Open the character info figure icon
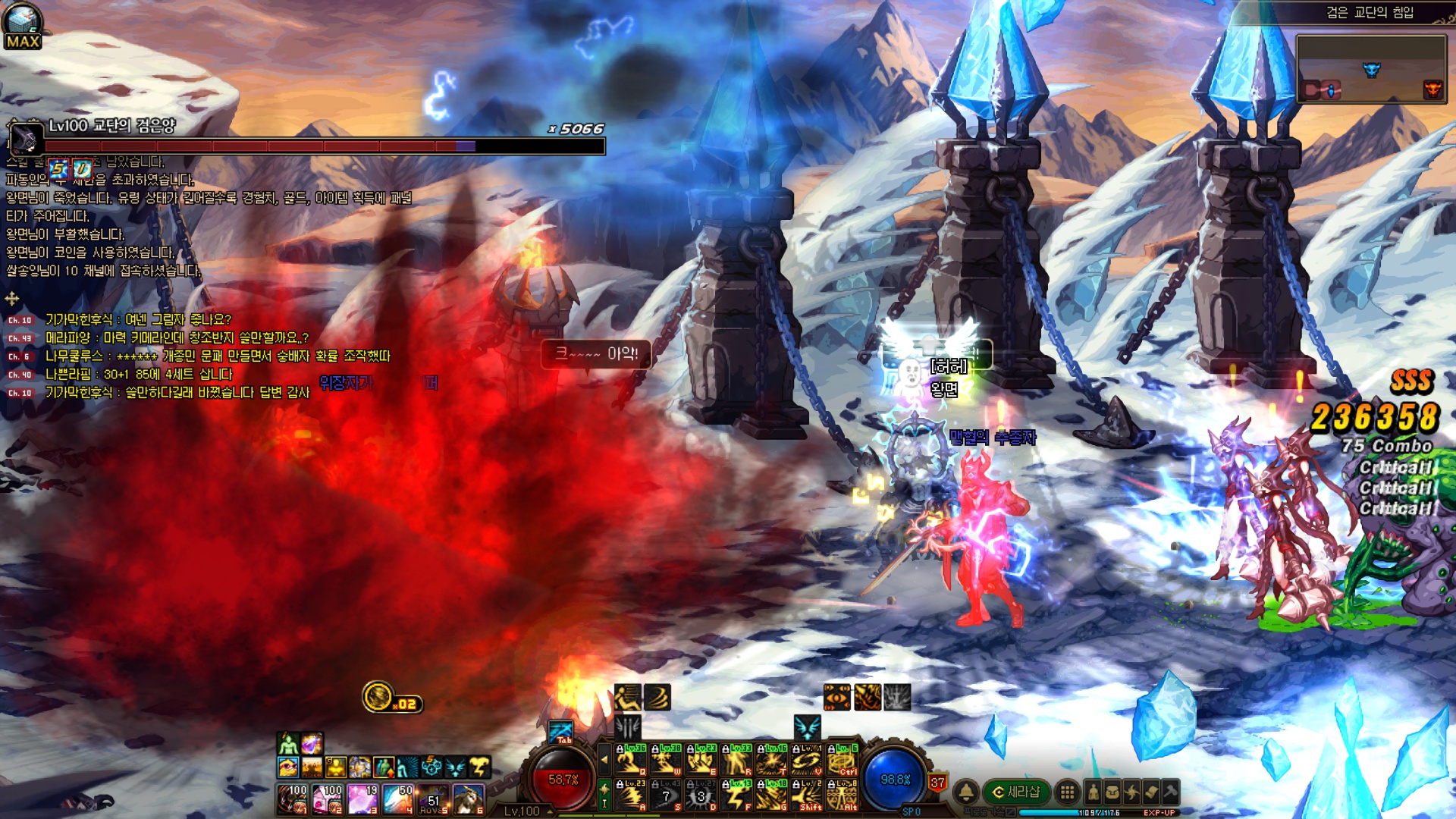Image resolution: width=1456 pixels, height=819 pixels. (x=1093, y=792)
